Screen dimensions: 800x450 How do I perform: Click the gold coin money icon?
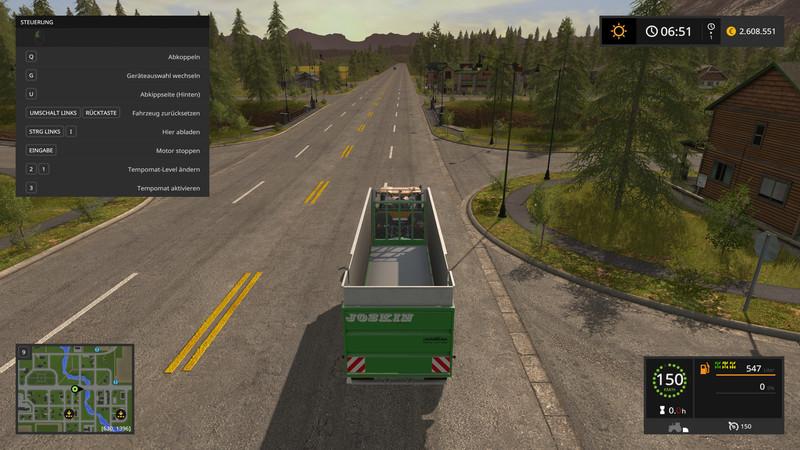pos(731,31)
